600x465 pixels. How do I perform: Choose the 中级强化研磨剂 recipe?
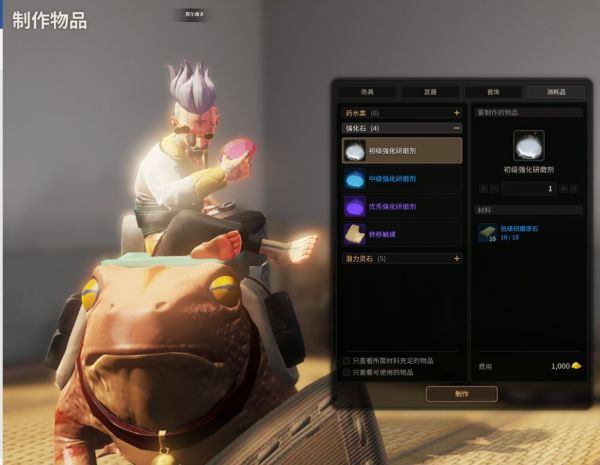pyautogui.click(x=401, y=179)
